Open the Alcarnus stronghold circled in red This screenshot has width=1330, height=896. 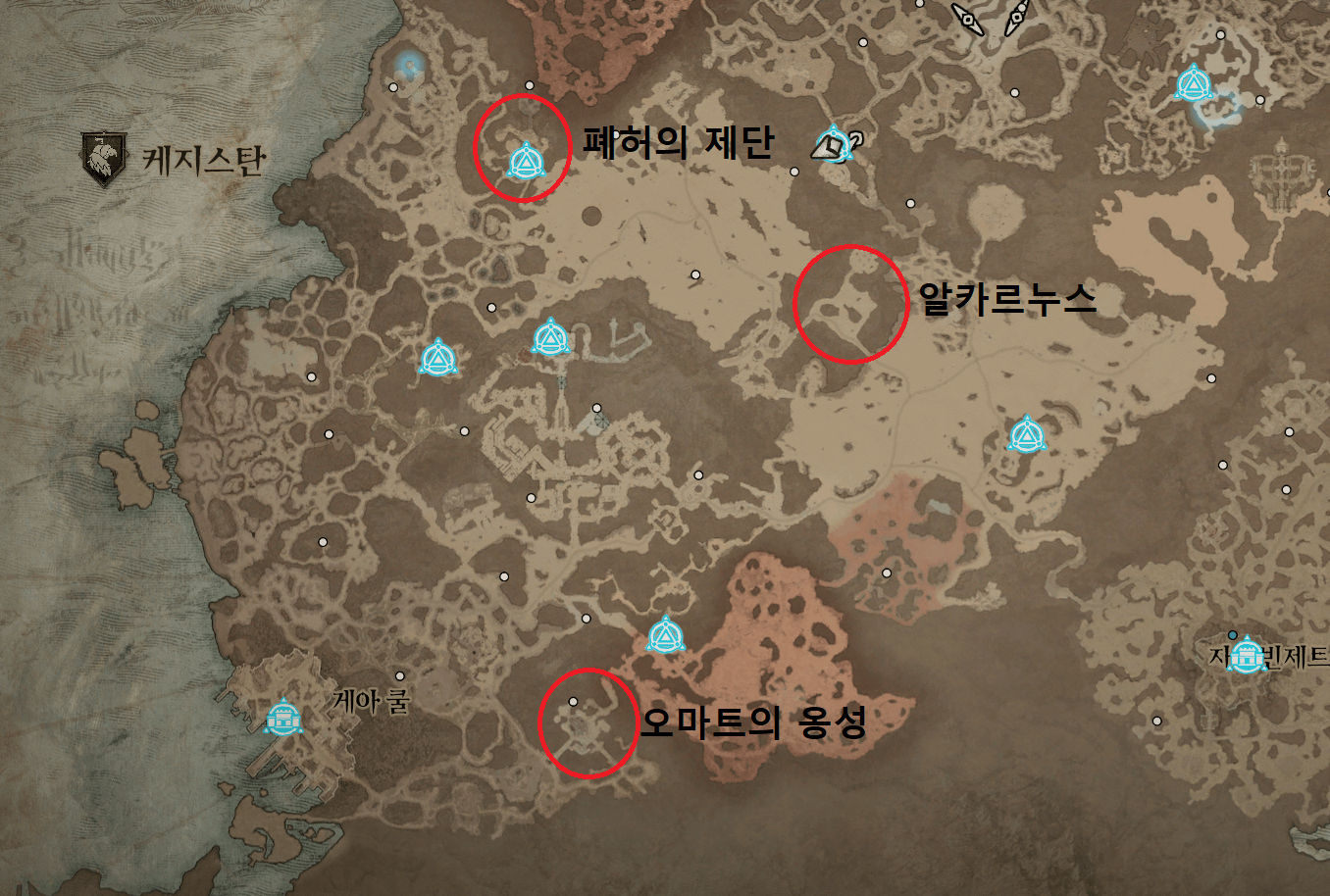point(851,302)
